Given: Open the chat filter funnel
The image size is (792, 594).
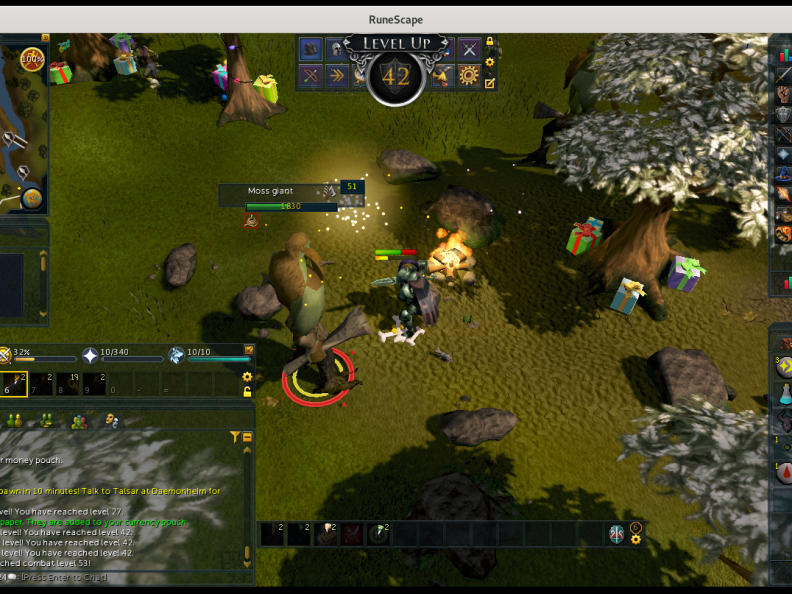Looking at the screenshot, I should 235,437.
